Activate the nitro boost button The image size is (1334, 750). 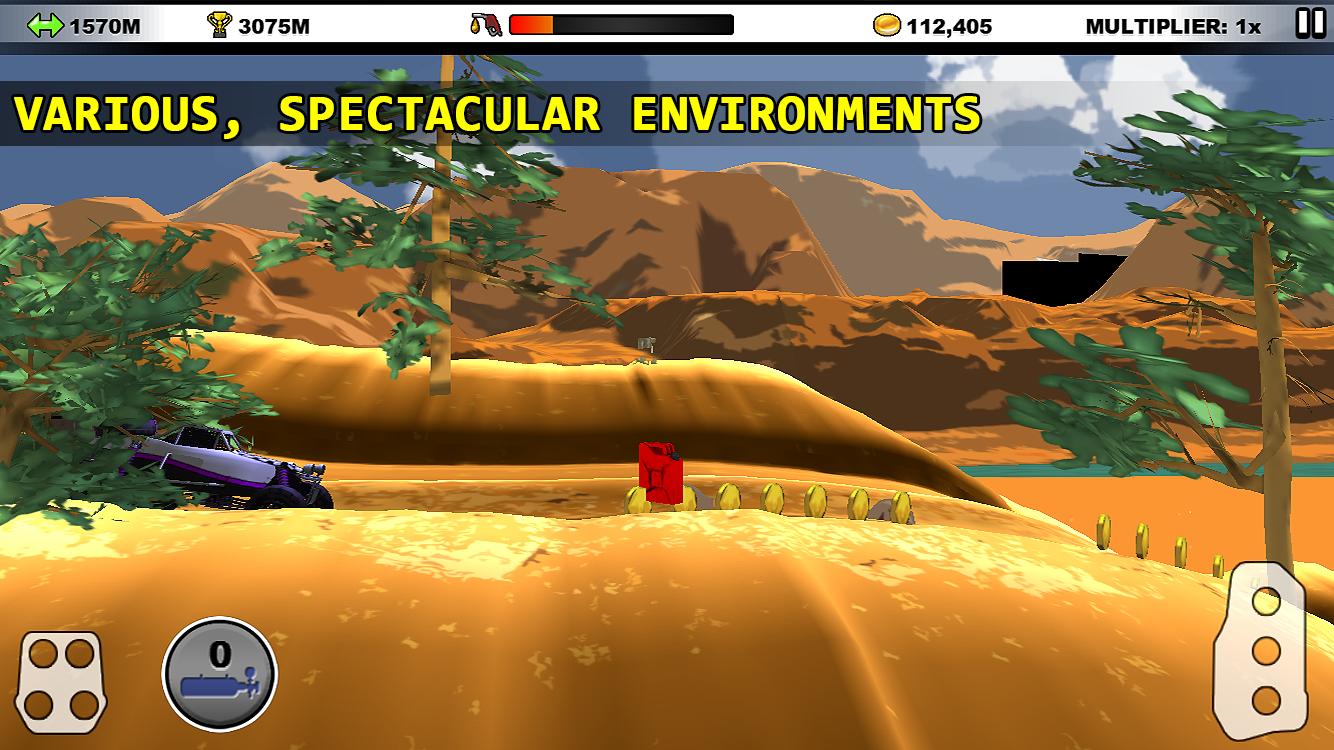tap(220, 673)
